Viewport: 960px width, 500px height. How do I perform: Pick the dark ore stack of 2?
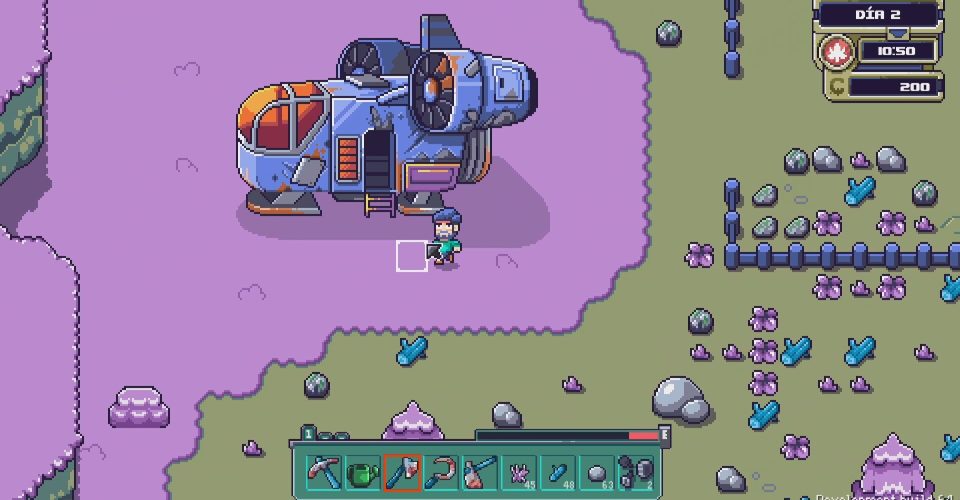point(637,471)
